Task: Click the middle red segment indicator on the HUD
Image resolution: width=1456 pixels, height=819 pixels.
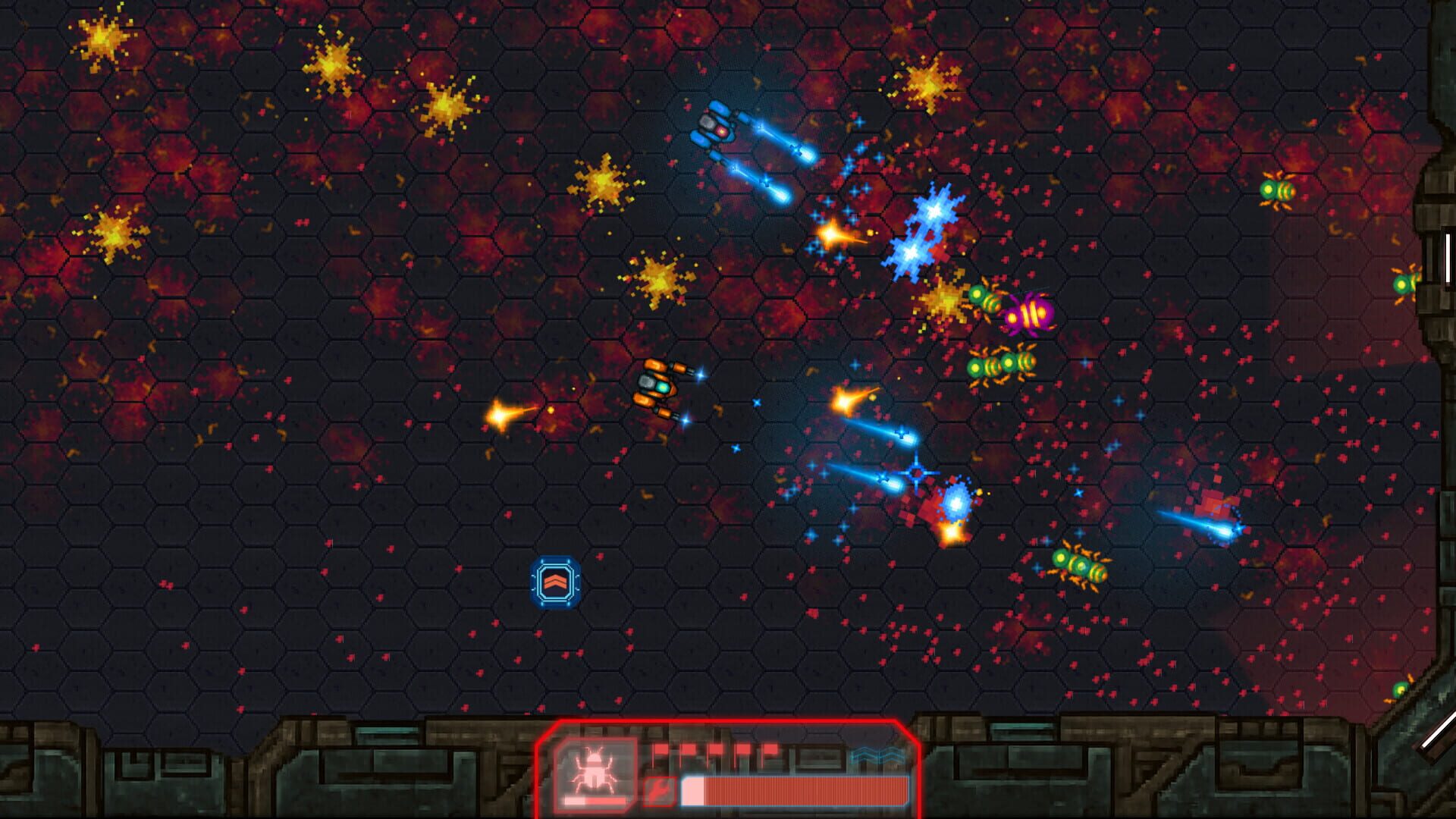Action: pos(717,748)
